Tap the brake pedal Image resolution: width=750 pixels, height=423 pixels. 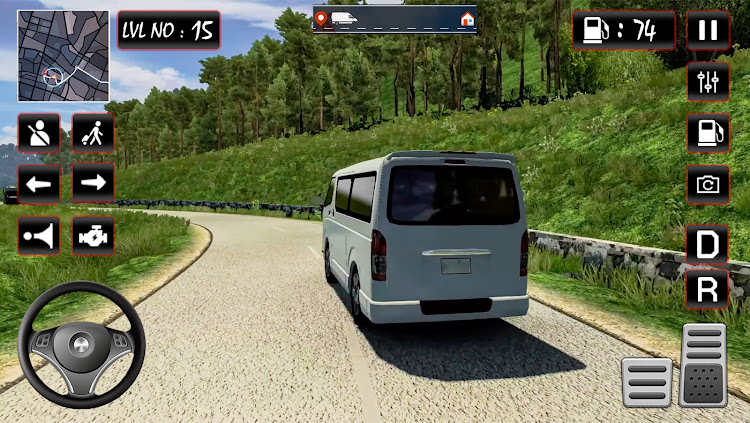click(x=647, y=381)
